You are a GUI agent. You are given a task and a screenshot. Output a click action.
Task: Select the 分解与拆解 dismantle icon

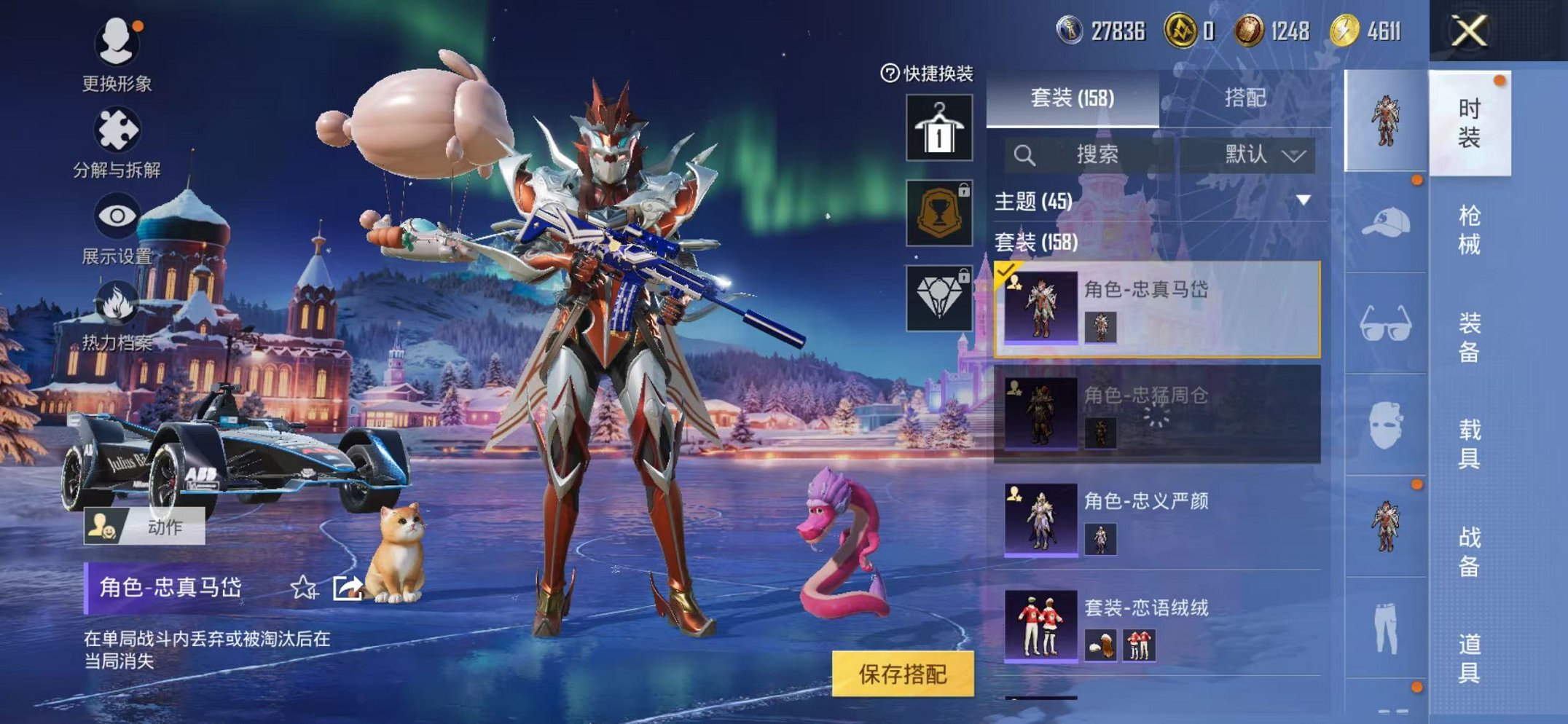pos(119,129)
